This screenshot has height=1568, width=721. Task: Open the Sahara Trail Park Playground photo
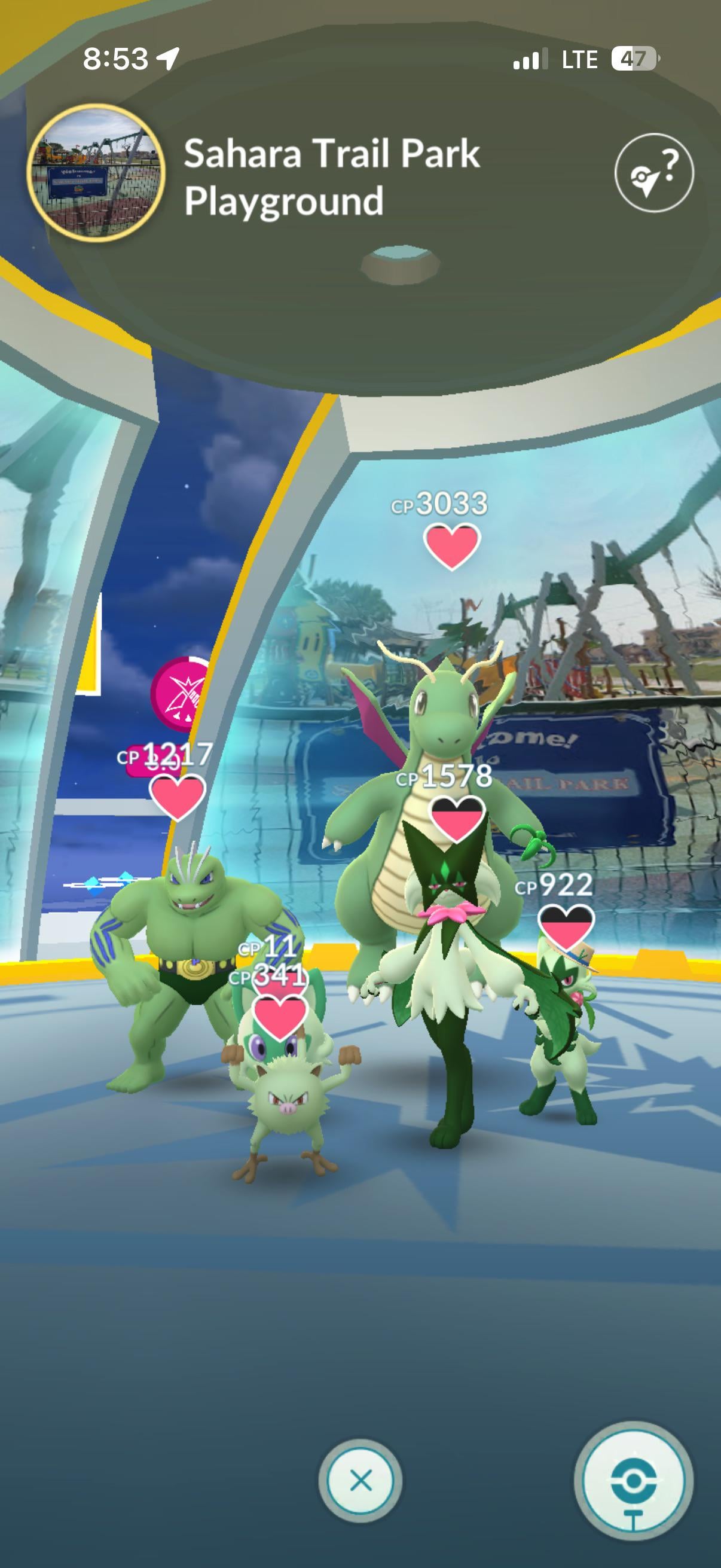tap(96, 173)
